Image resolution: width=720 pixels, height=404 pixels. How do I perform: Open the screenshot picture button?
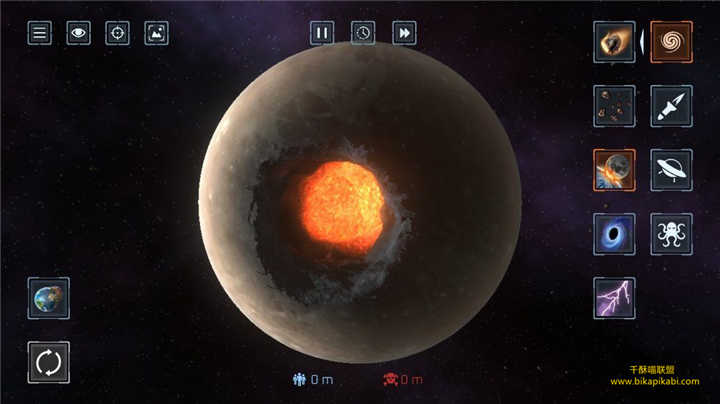click(x=156, y=33)
